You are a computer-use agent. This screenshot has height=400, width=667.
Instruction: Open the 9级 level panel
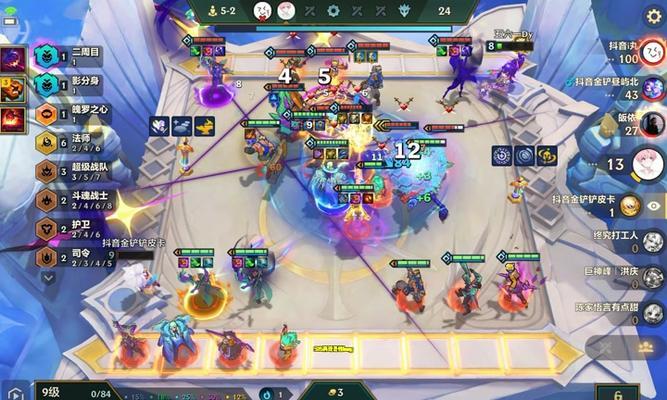tap(55, 391)
